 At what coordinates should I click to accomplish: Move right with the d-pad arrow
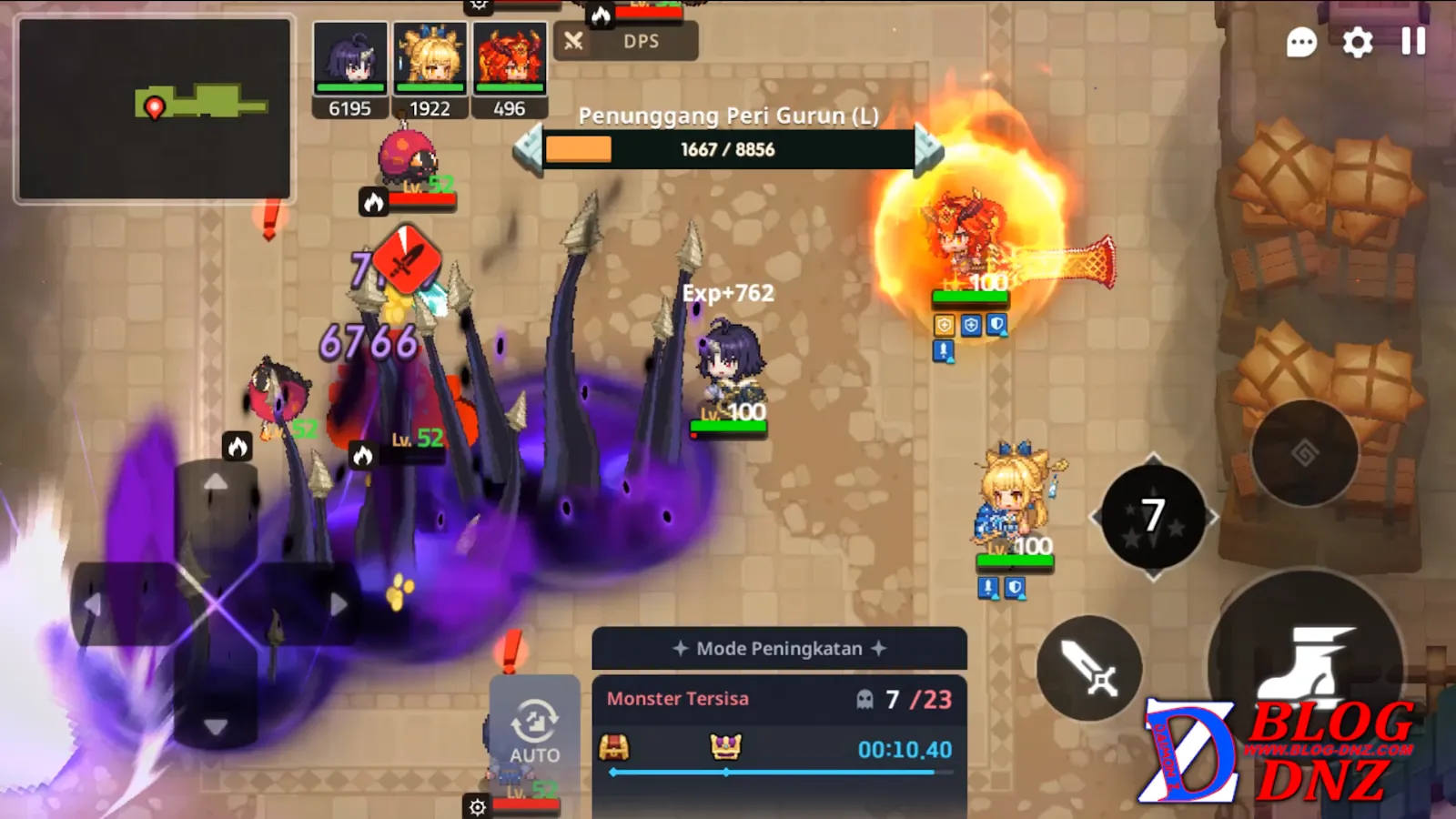338,604
